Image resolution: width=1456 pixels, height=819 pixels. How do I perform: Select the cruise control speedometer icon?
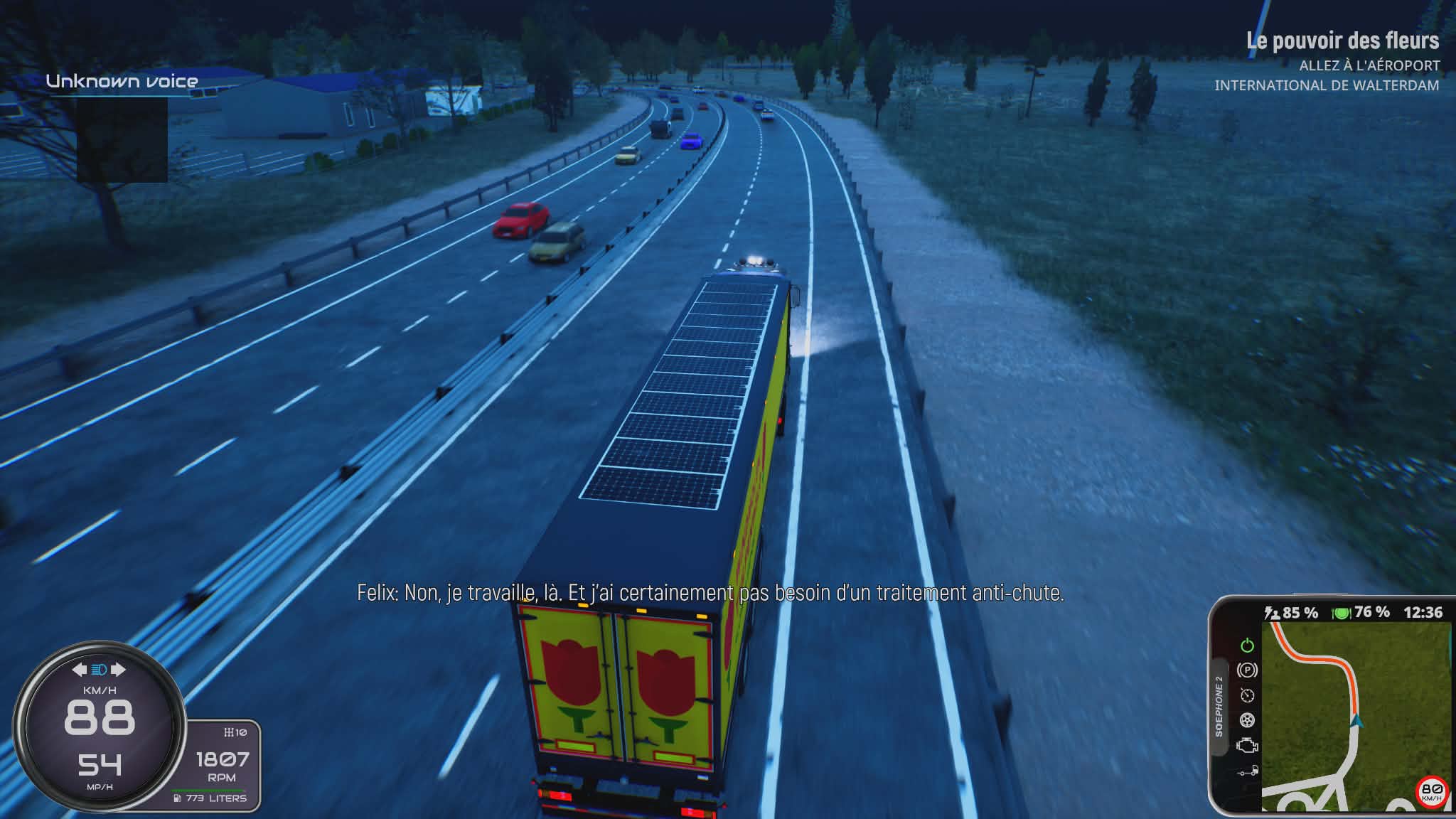pos(1247,695)
